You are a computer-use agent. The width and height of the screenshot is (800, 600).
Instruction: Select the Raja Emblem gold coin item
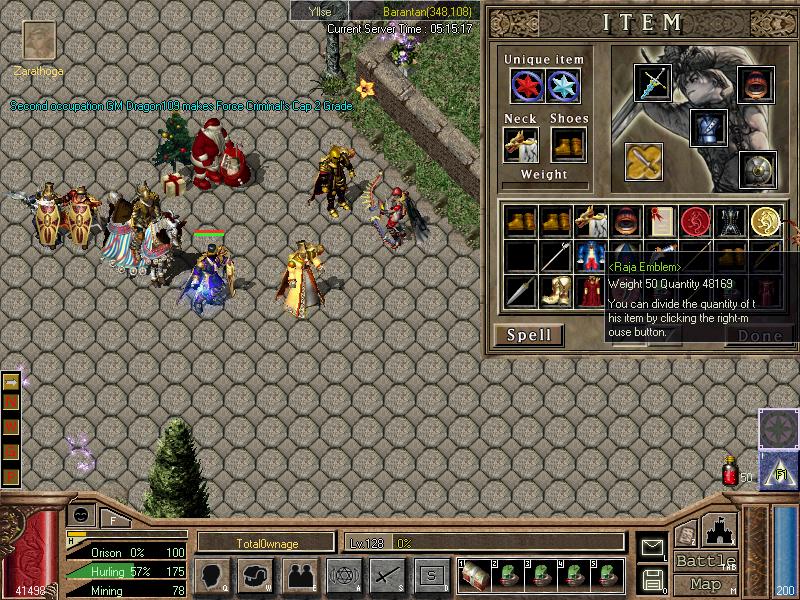tap(767, 221)
